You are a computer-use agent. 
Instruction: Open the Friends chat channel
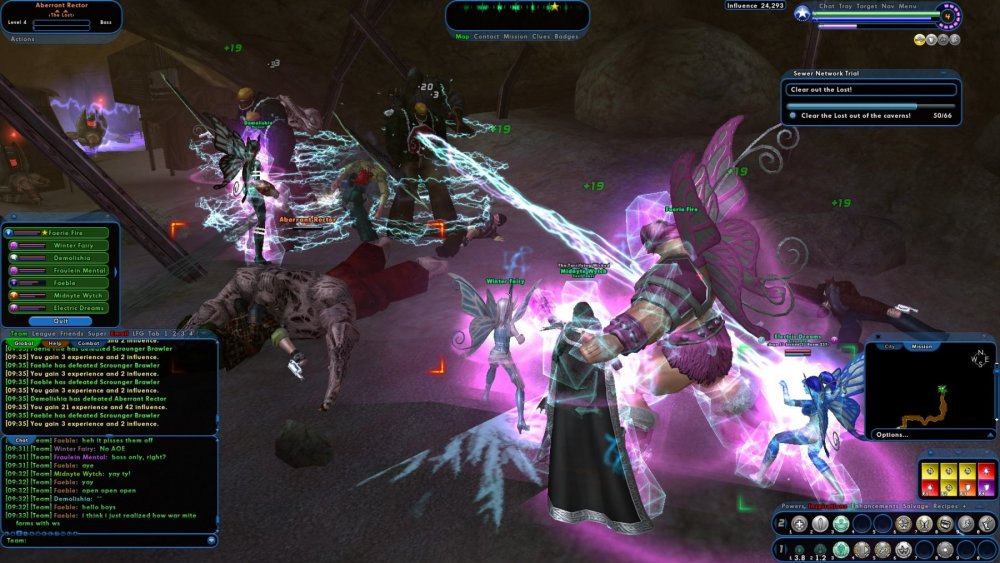pos(72,333)
